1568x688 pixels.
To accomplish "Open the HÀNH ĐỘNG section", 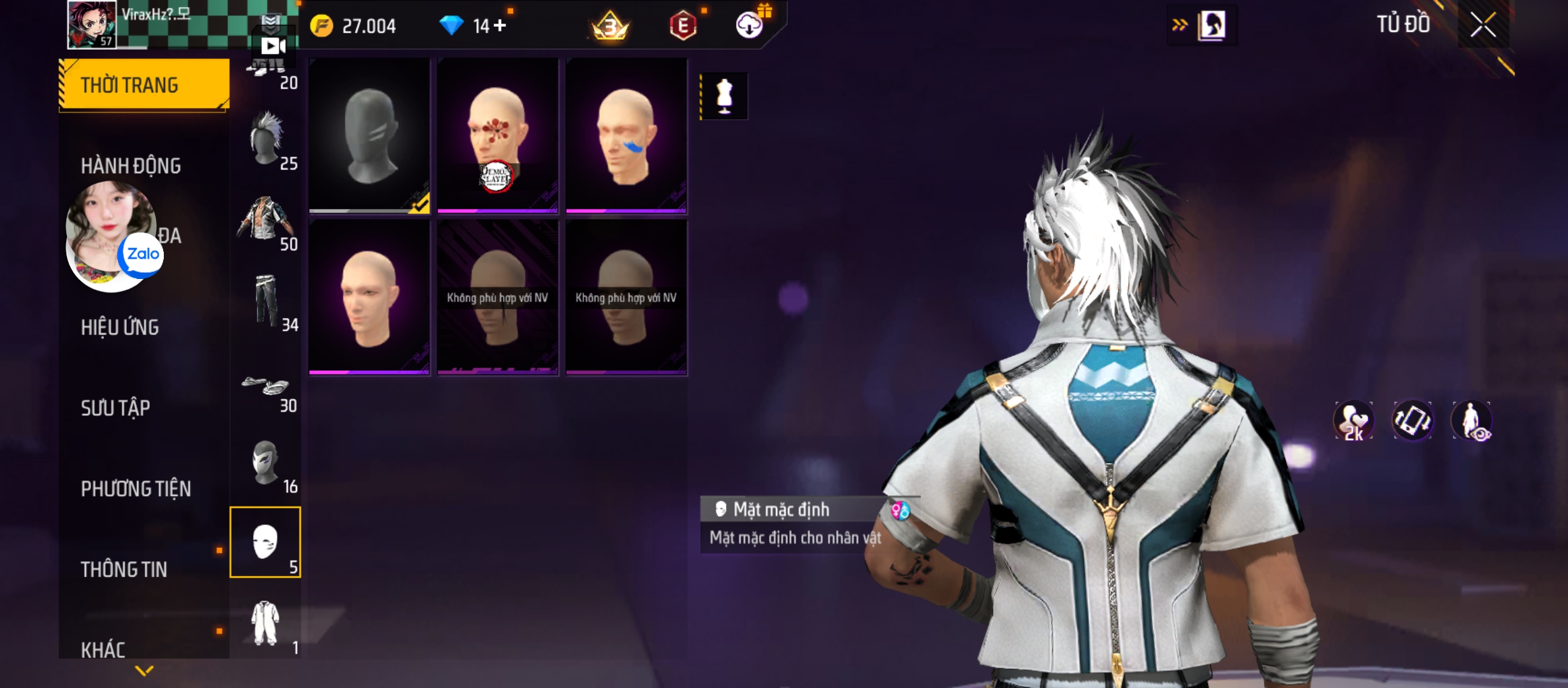I will coord(131,166).
